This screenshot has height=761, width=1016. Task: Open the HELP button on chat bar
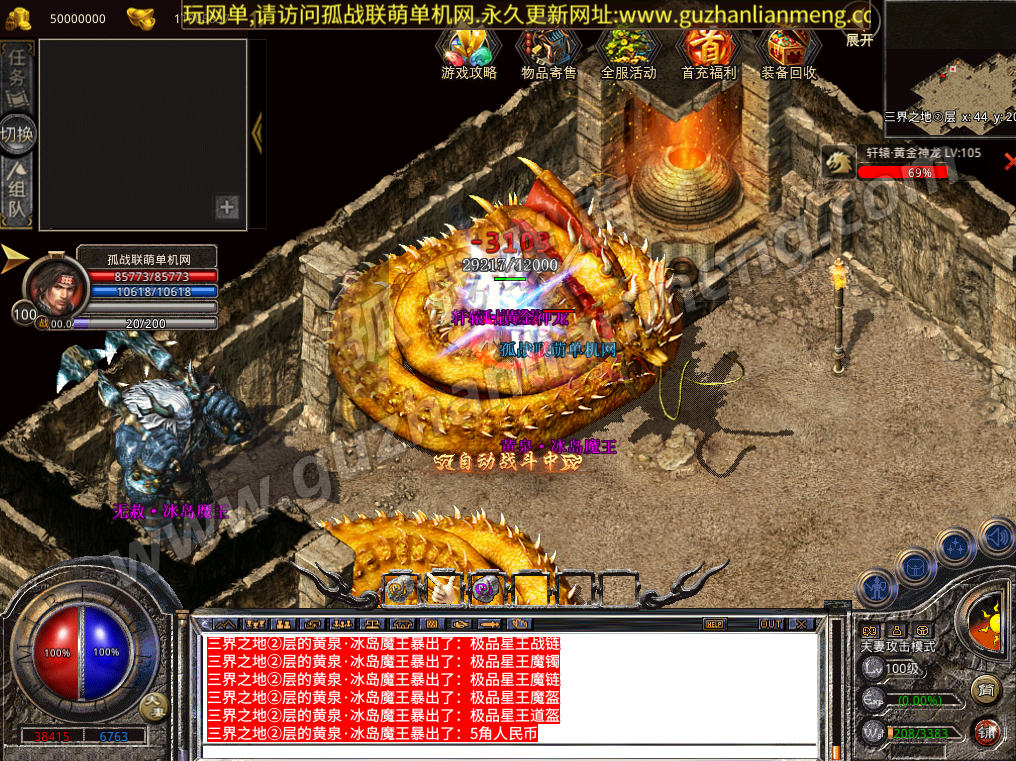714,624
